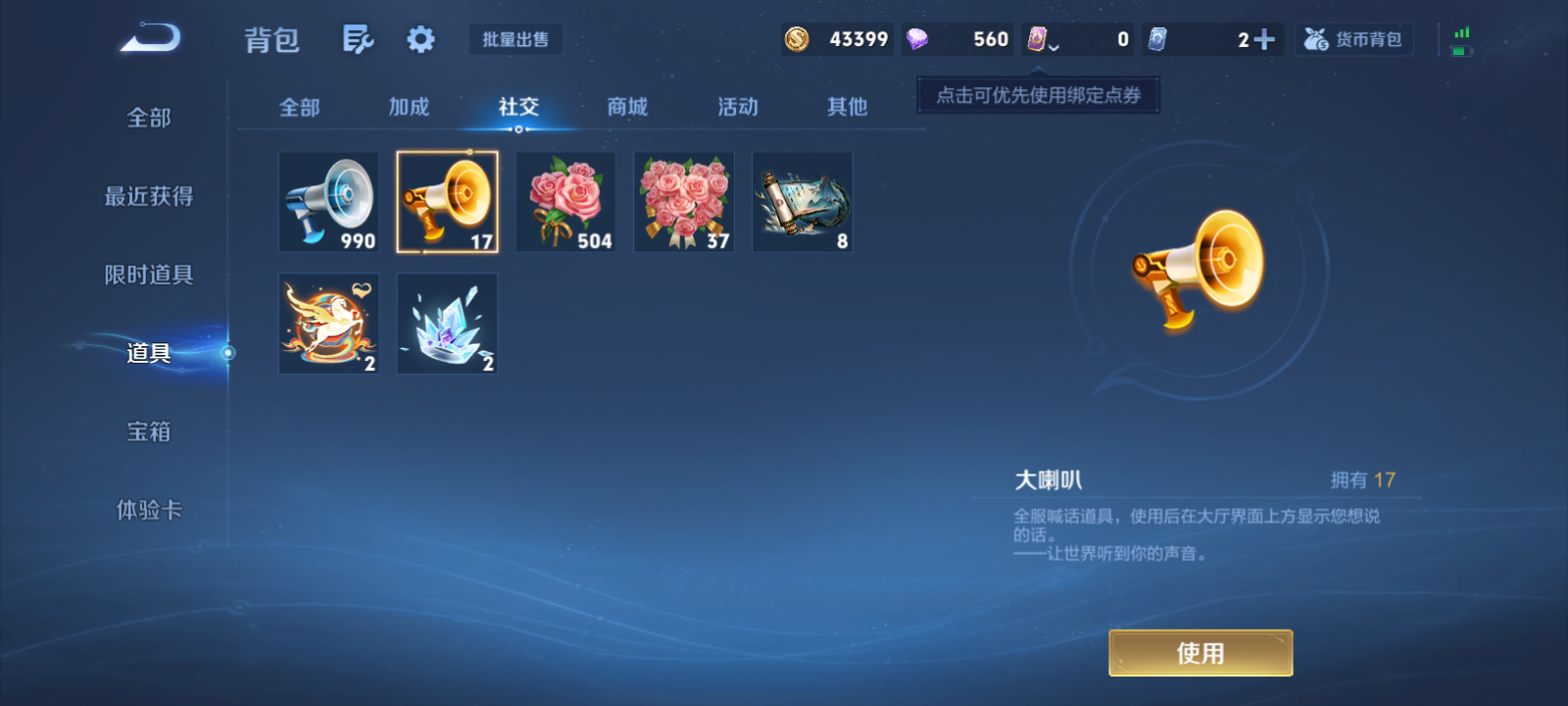The height and width of the screenshot is (706, 1568).
Task: Select the silver megaphone item
Action: click(x=328, y=201)
